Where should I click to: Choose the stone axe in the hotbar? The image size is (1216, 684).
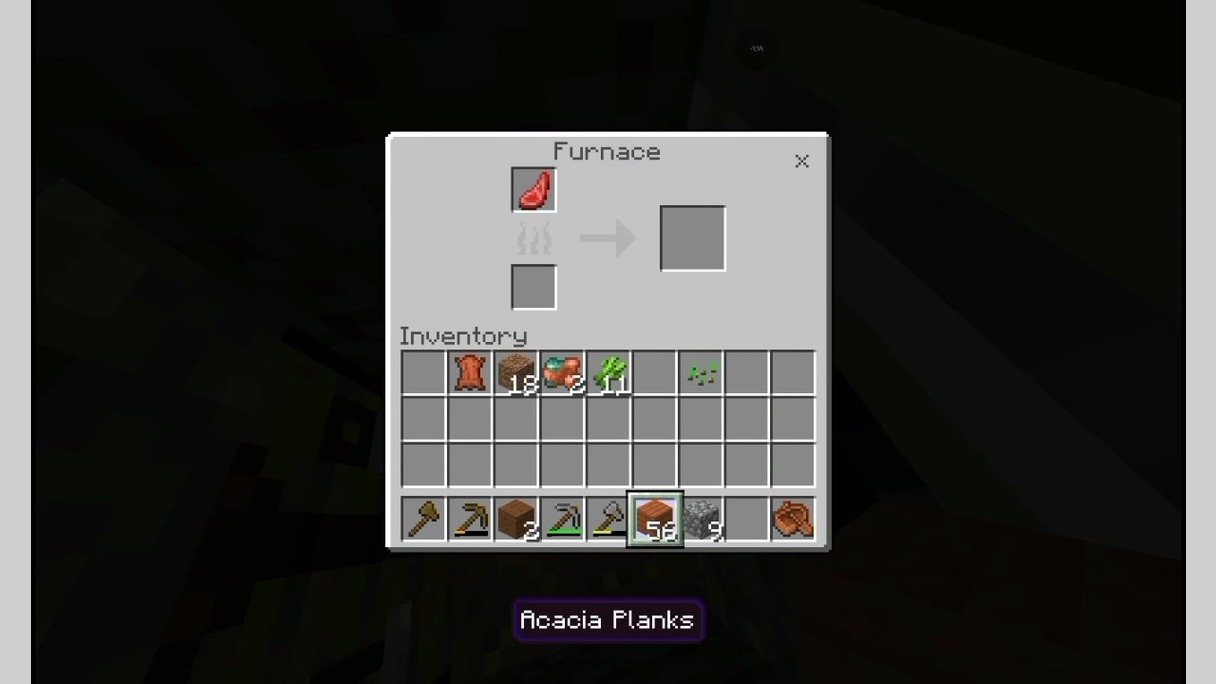coord(608,519)
